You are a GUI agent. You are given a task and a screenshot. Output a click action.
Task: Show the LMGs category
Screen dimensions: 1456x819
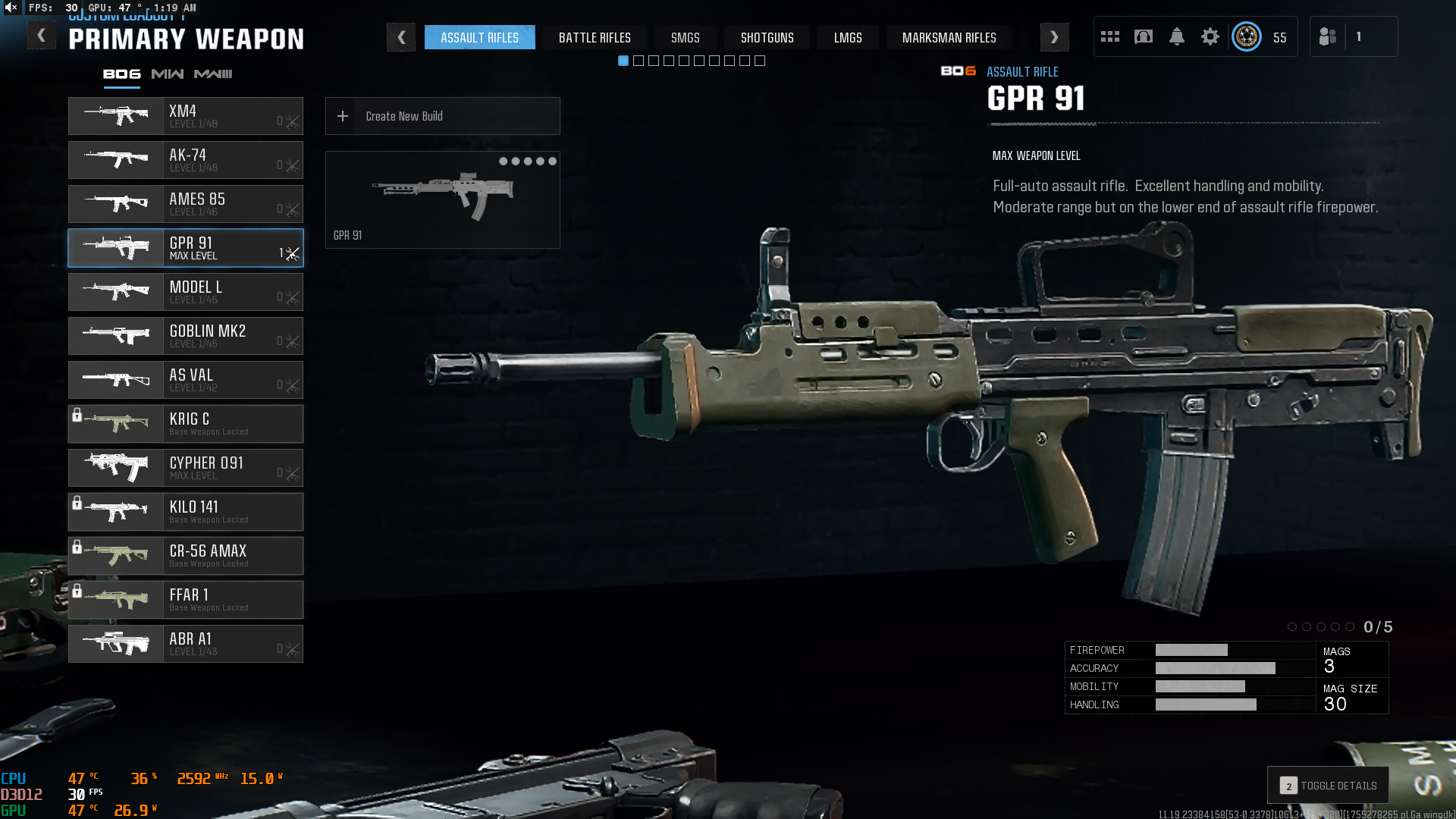[848, 37]
